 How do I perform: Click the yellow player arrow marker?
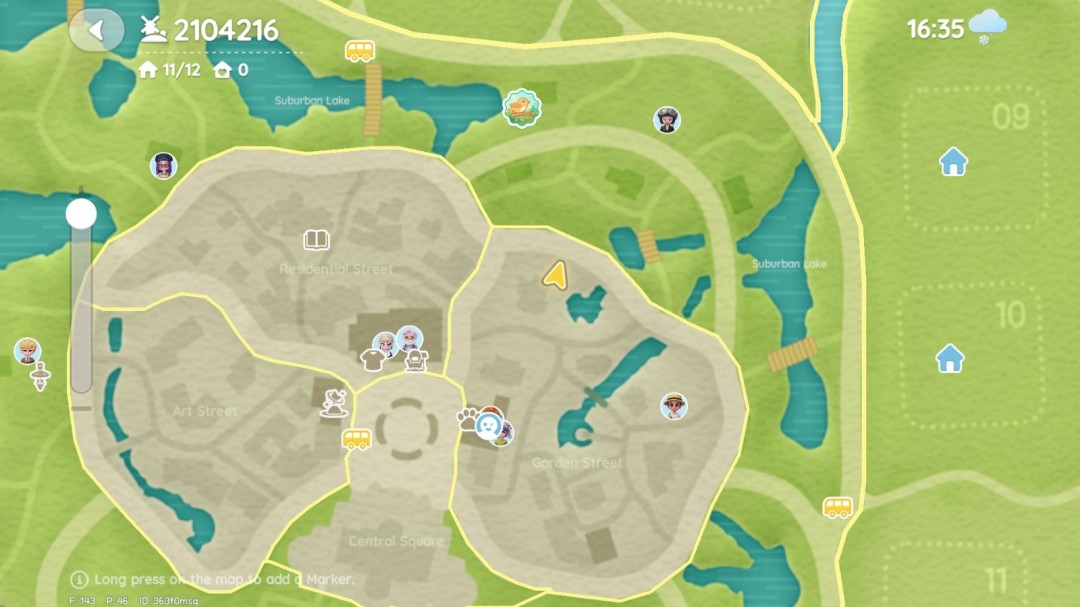[554, 273]
